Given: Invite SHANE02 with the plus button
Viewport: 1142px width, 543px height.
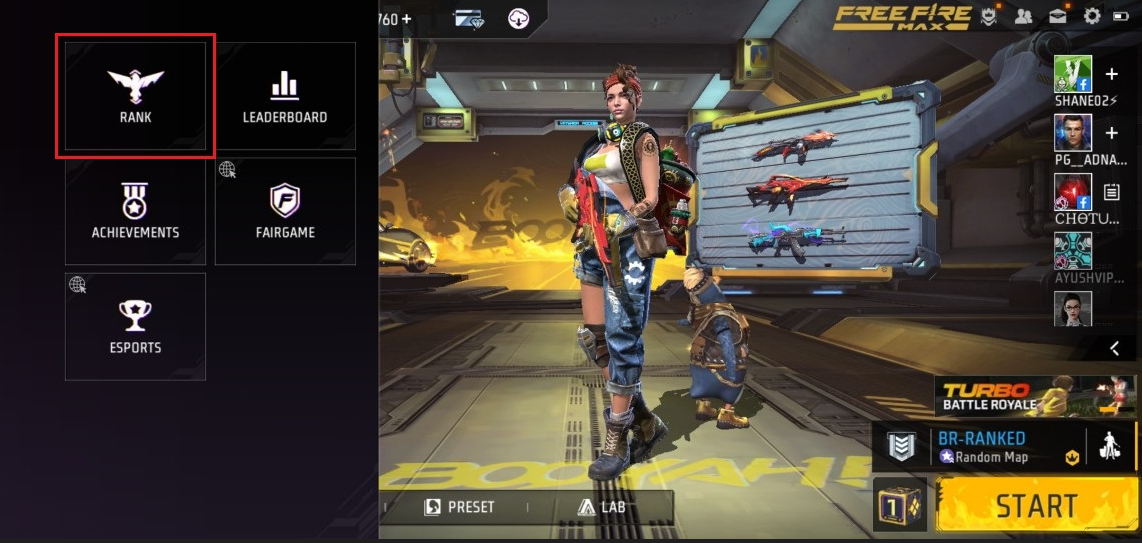Looking at the screenshot, I should click(x=1112, y=74).
